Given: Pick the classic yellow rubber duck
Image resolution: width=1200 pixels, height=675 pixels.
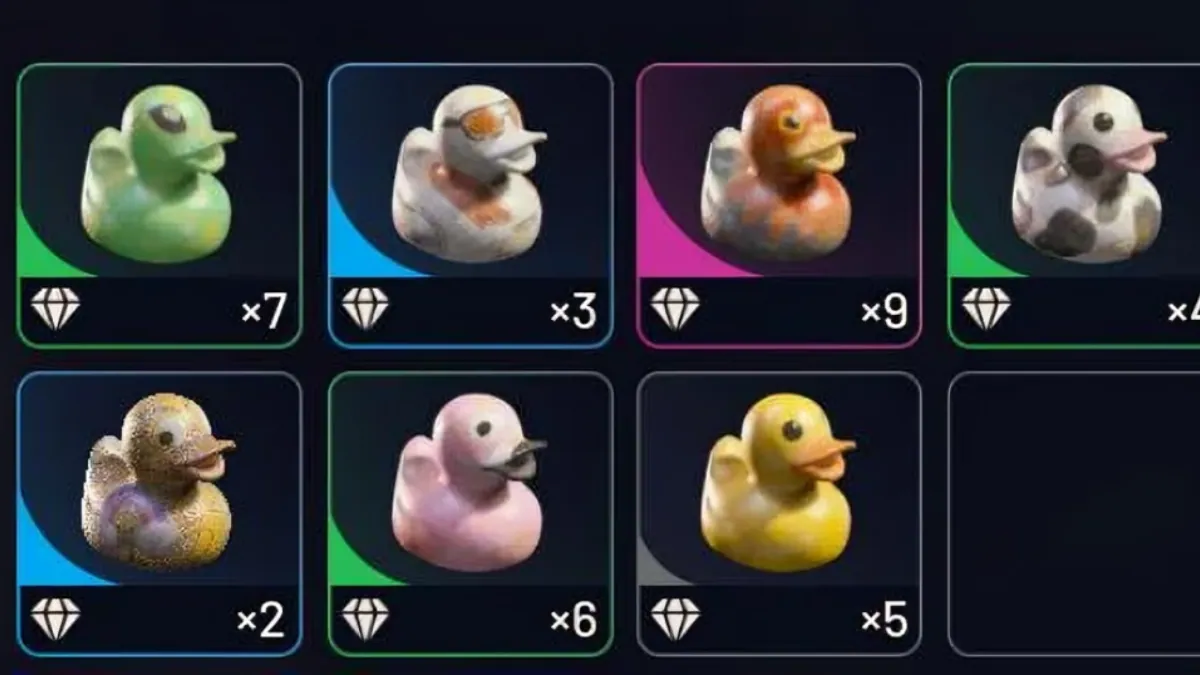Looking at the screenshot, I should point(778,490).
